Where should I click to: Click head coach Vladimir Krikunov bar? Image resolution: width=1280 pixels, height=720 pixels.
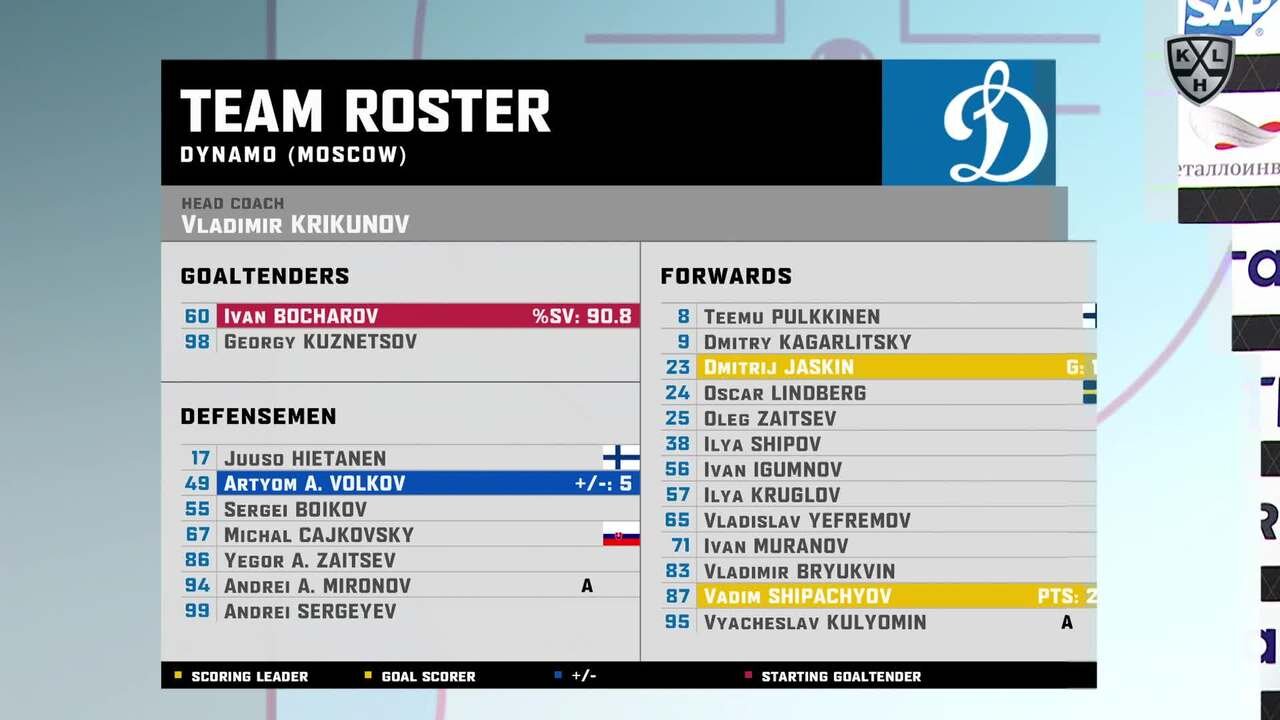click(613, 214)
